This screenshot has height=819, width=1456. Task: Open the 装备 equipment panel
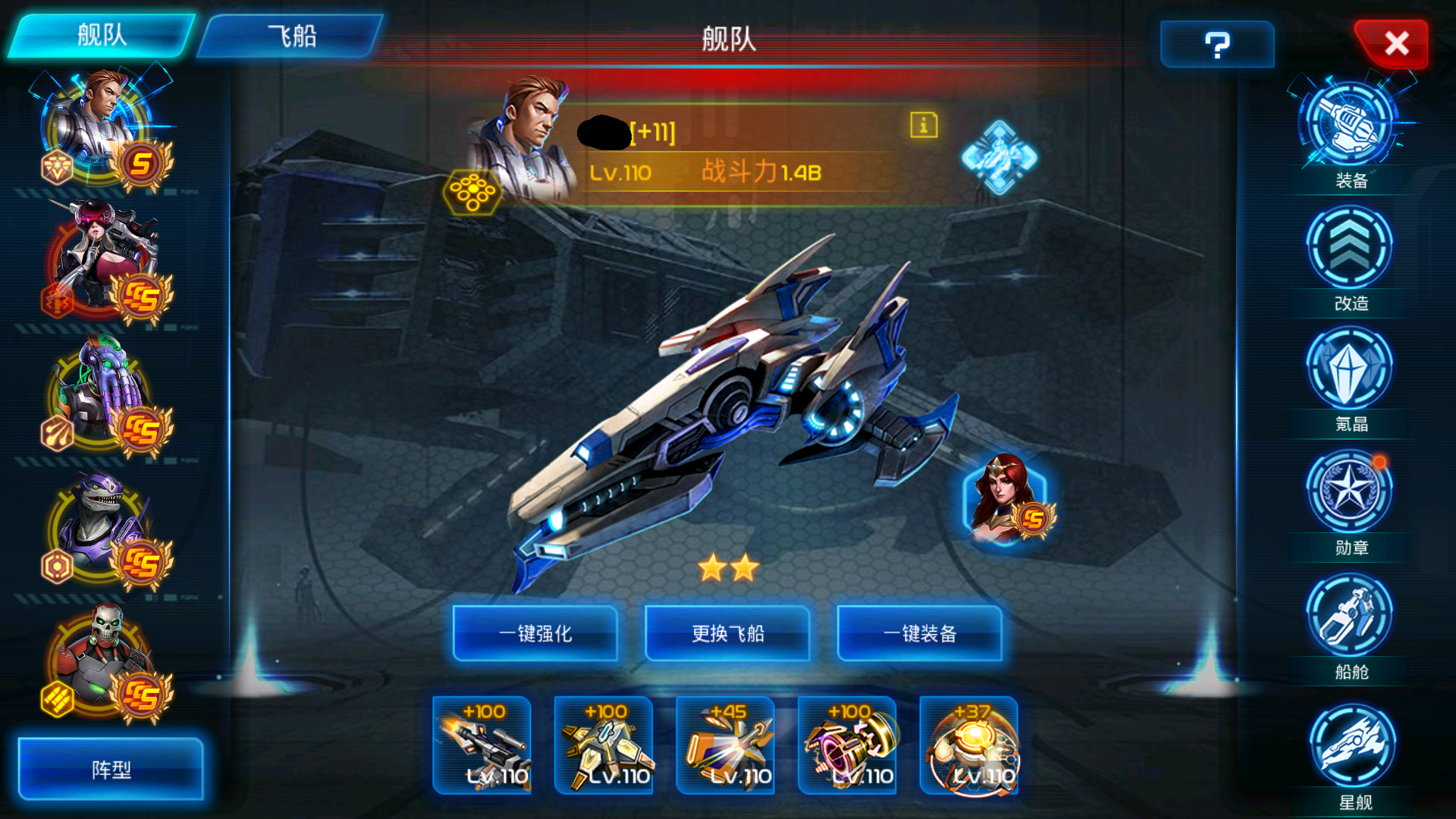point(1350,125)
